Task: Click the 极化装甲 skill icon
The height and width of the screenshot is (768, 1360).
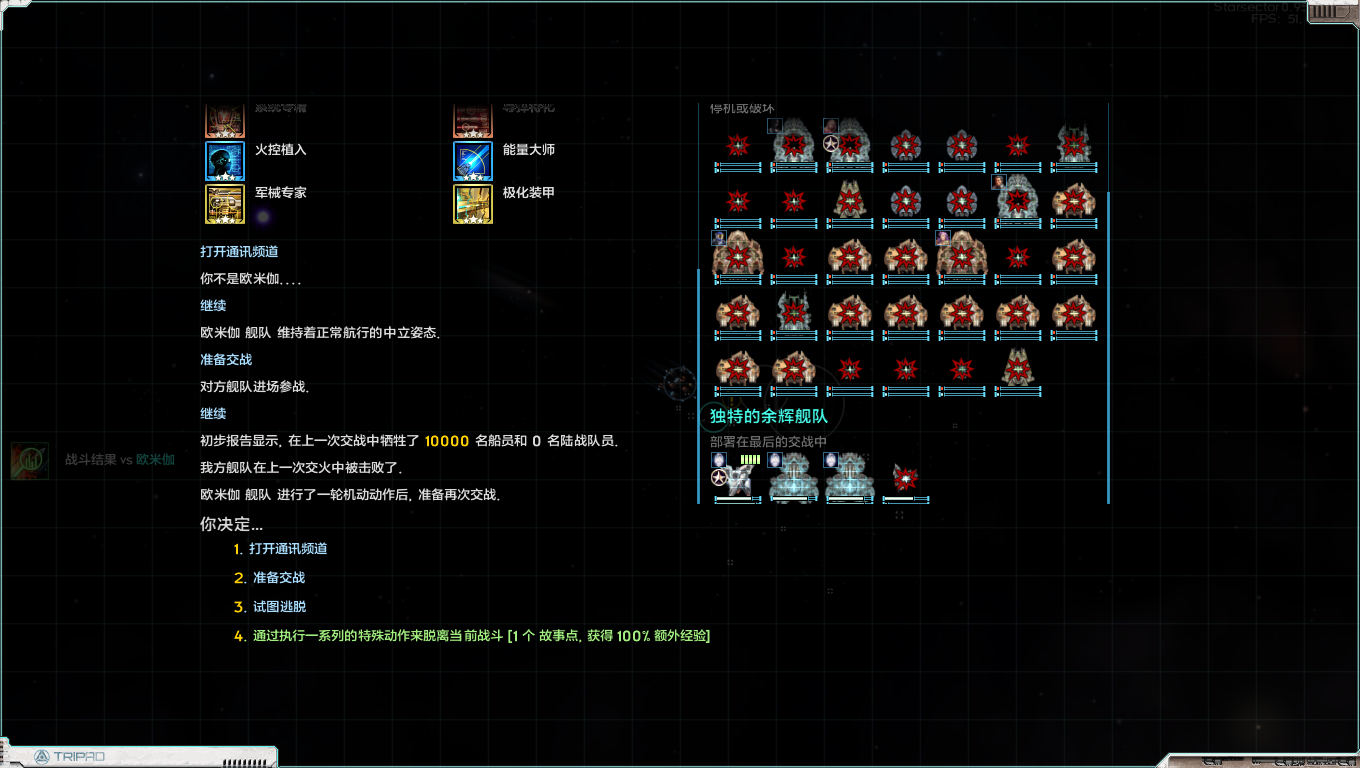Action: pos(472,204)
